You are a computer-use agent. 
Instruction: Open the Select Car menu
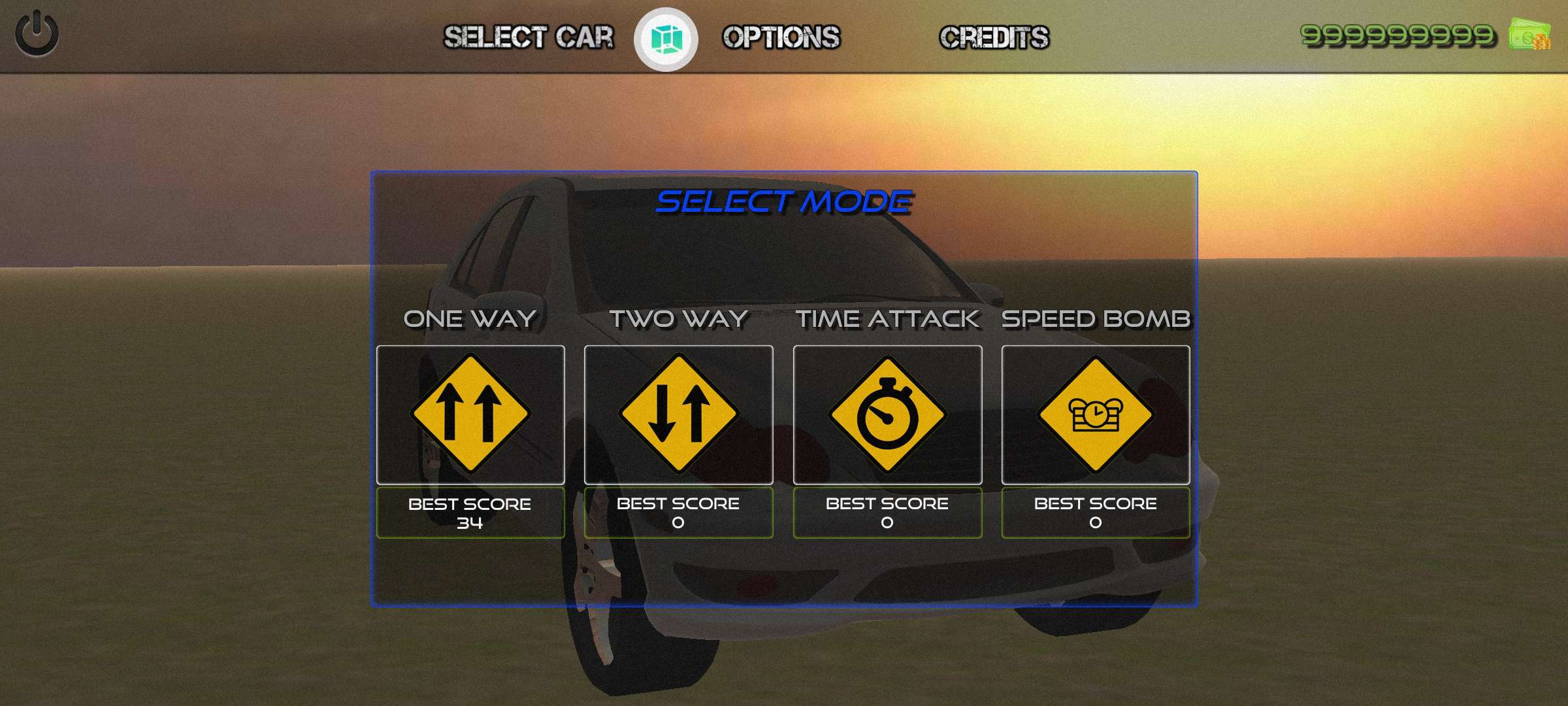coord(529,37)
